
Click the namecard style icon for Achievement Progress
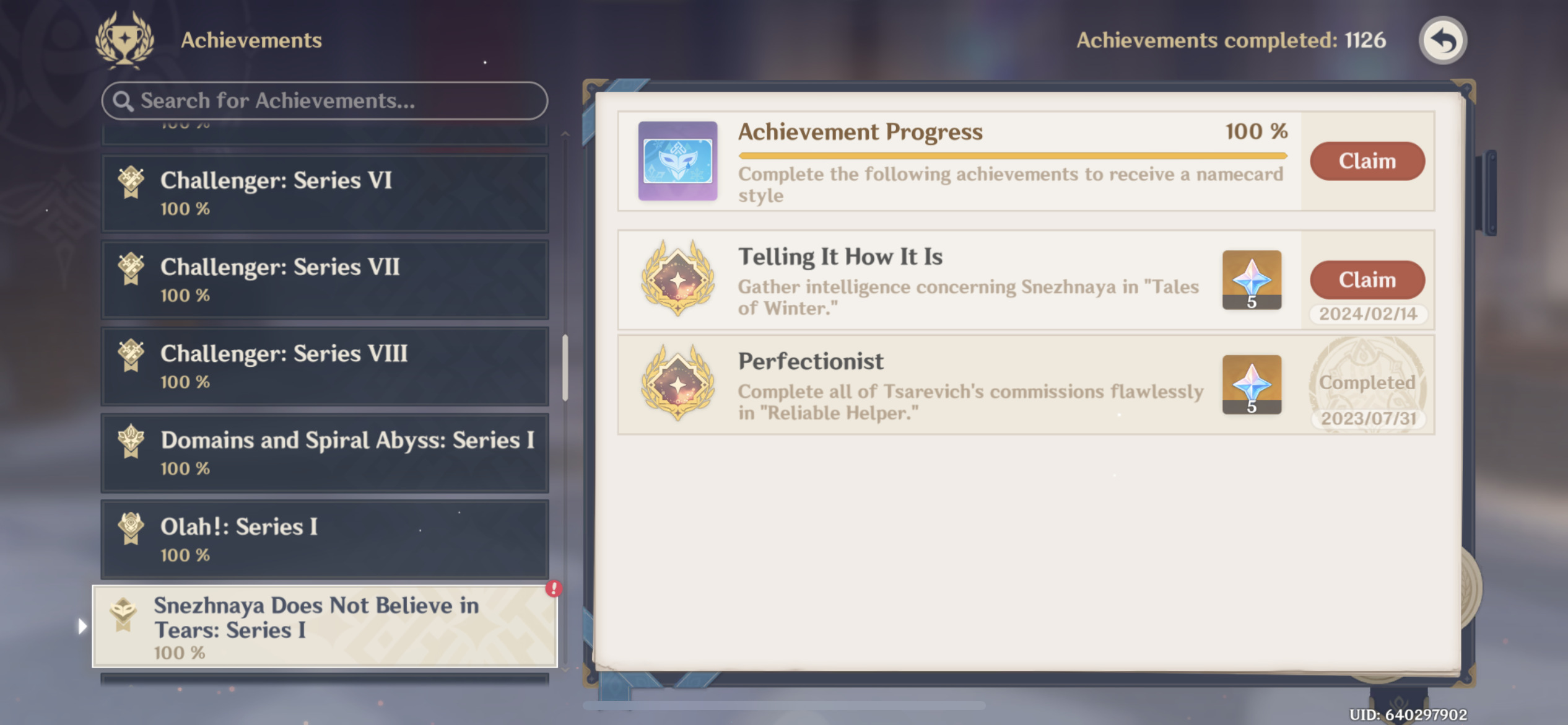677,162
